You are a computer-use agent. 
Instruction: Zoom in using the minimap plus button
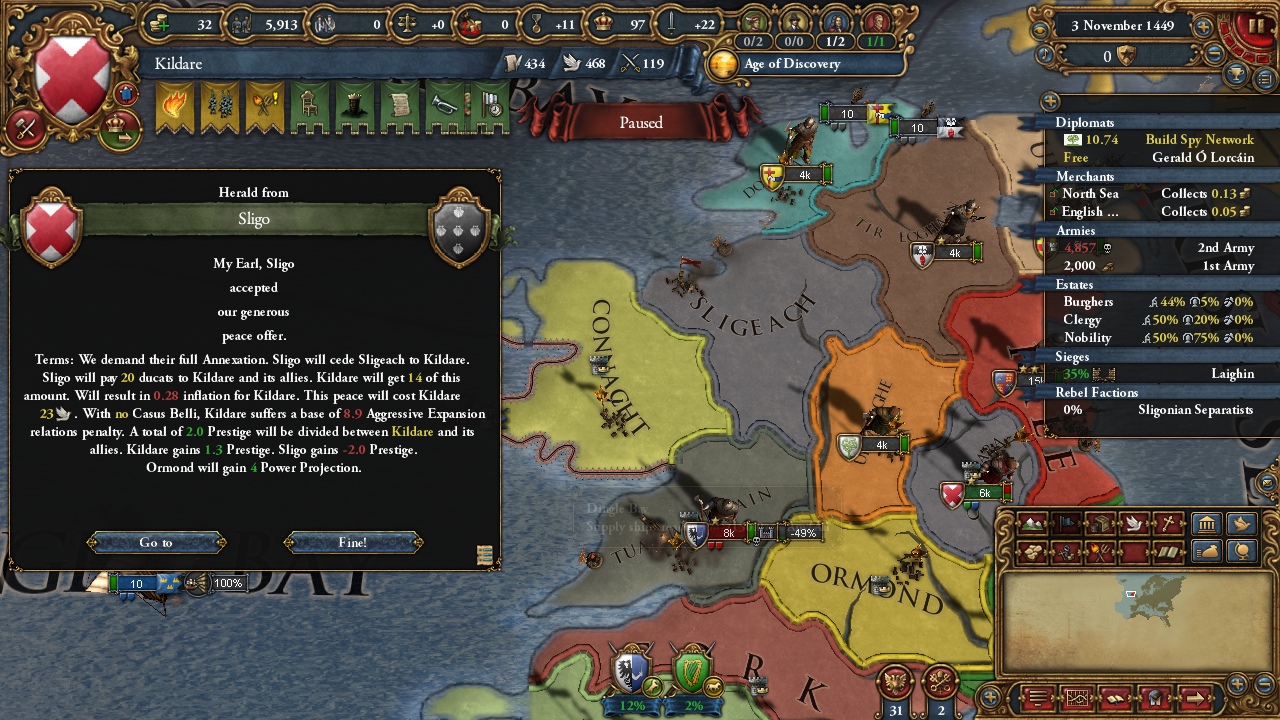click(1237, 684)
